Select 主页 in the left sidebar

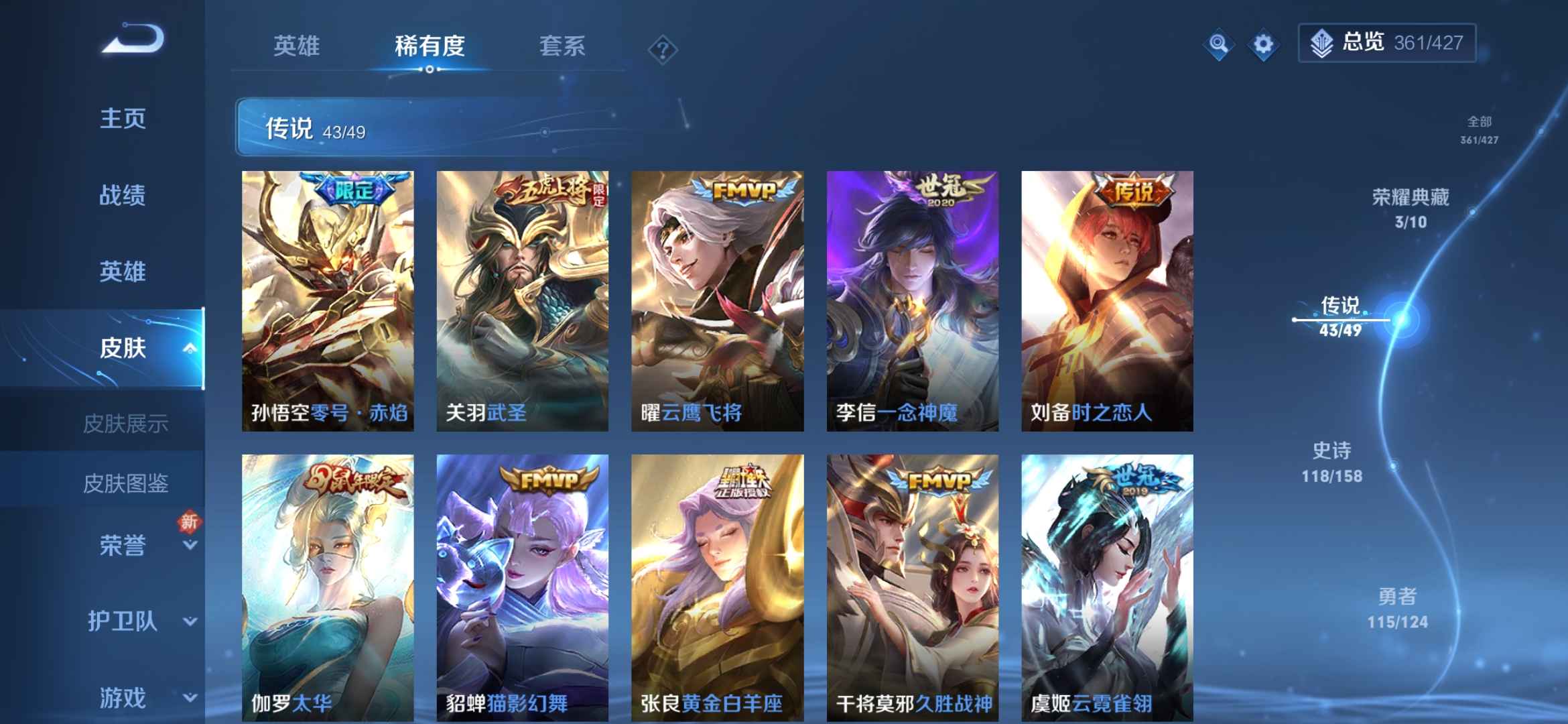(x=123, y=119)
